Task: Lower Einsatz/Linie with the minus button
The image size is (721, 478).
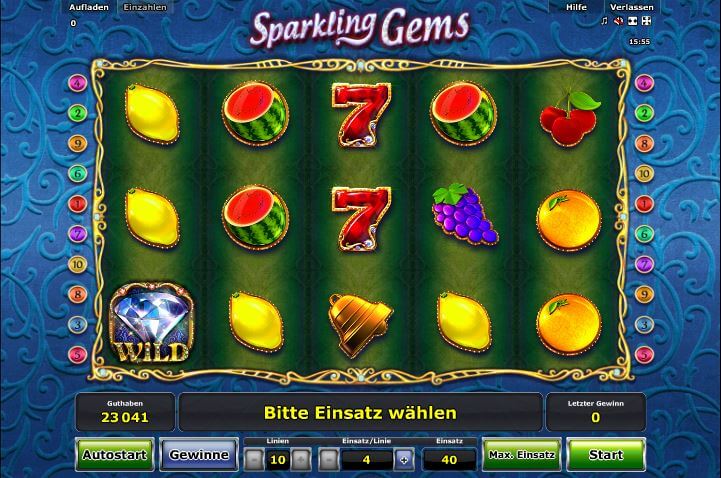Action: (329, 459)
